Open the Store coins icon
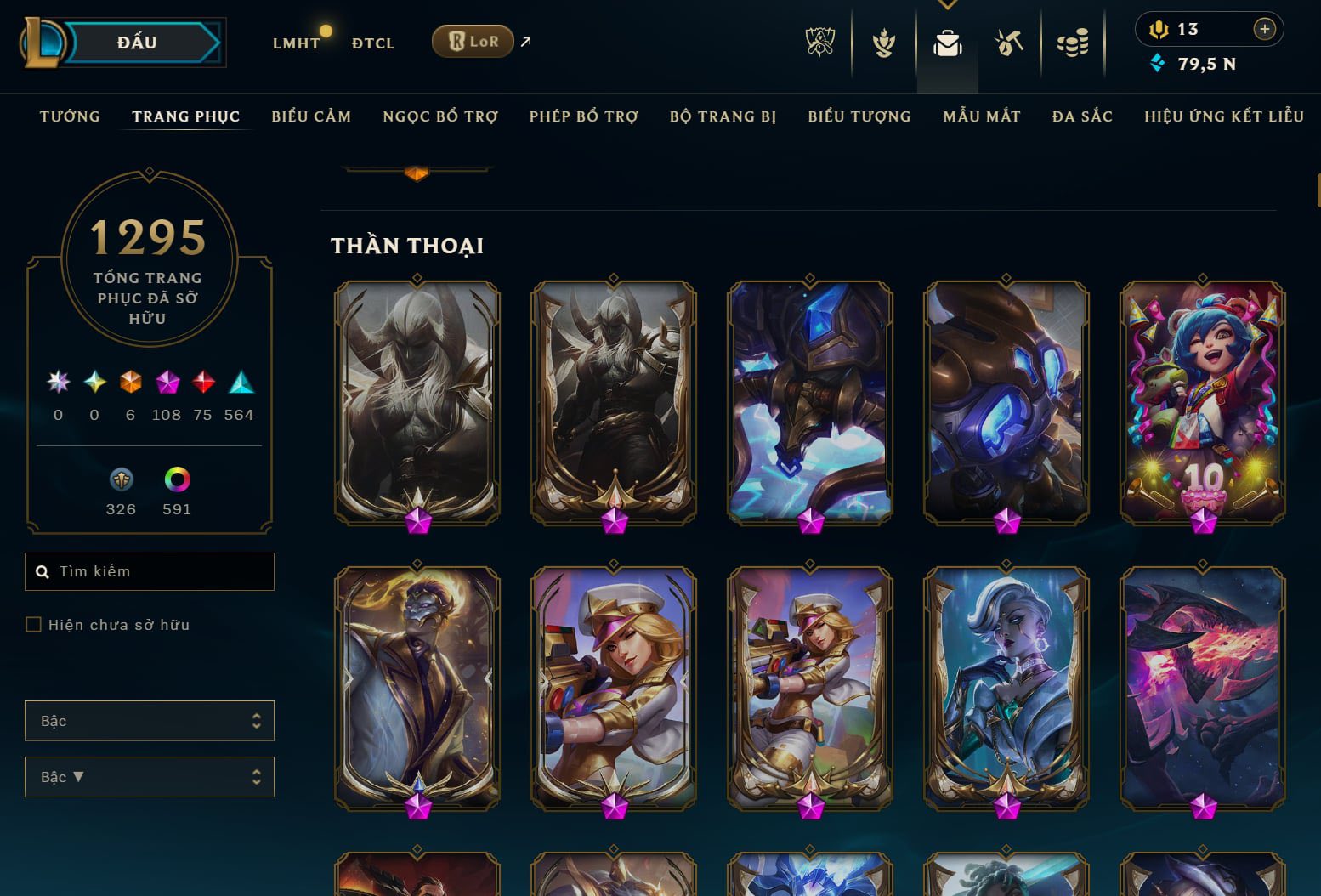 [1073, 41]
